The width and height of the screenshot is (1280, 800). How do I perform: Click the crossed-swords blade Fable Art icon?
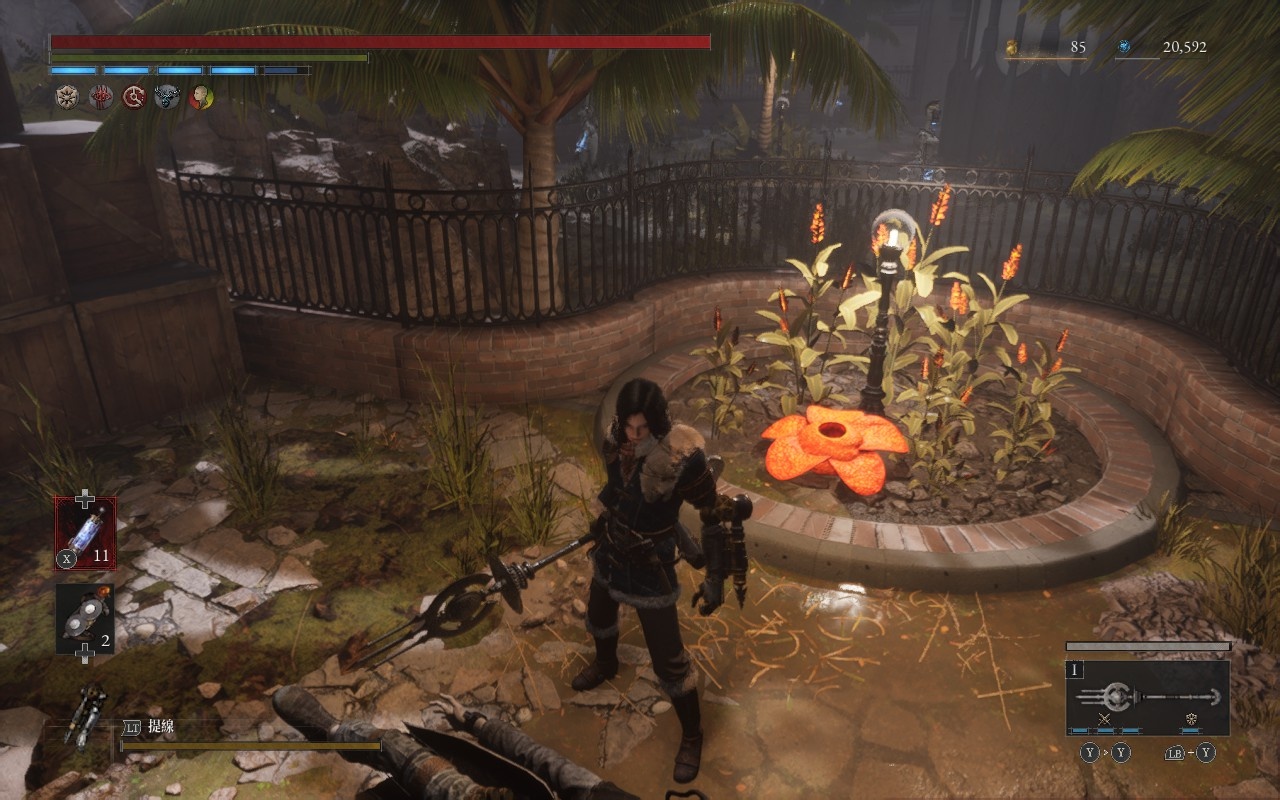tap(1105, 719)
